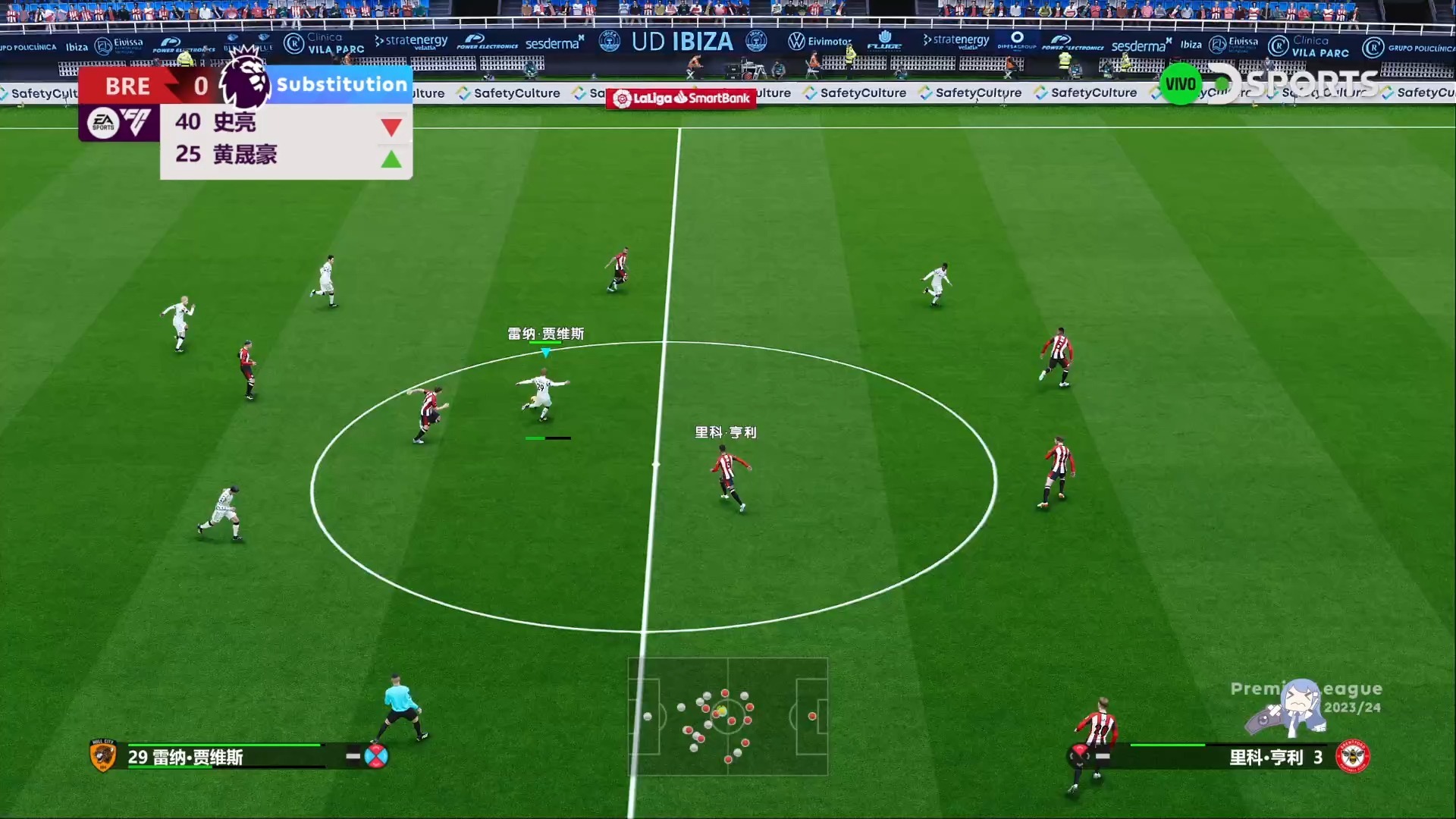This screenshot has width=1456, height=819.
Task: Click the EA Sports FC logo
Action: [119, 122]
